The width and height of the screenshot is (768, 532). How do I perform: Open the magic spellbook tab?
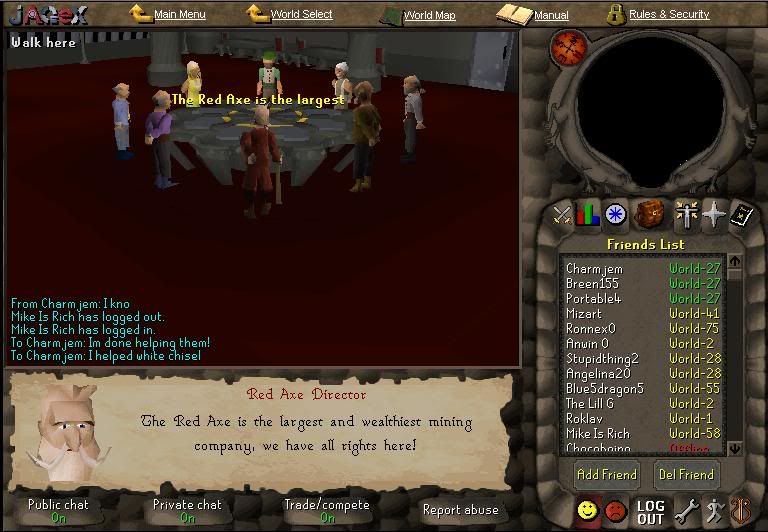[740, 213]
